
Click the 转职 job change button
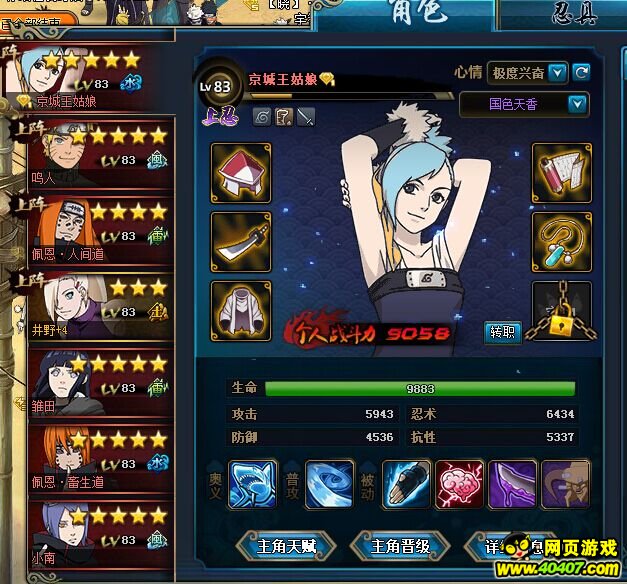click(501, 331)
